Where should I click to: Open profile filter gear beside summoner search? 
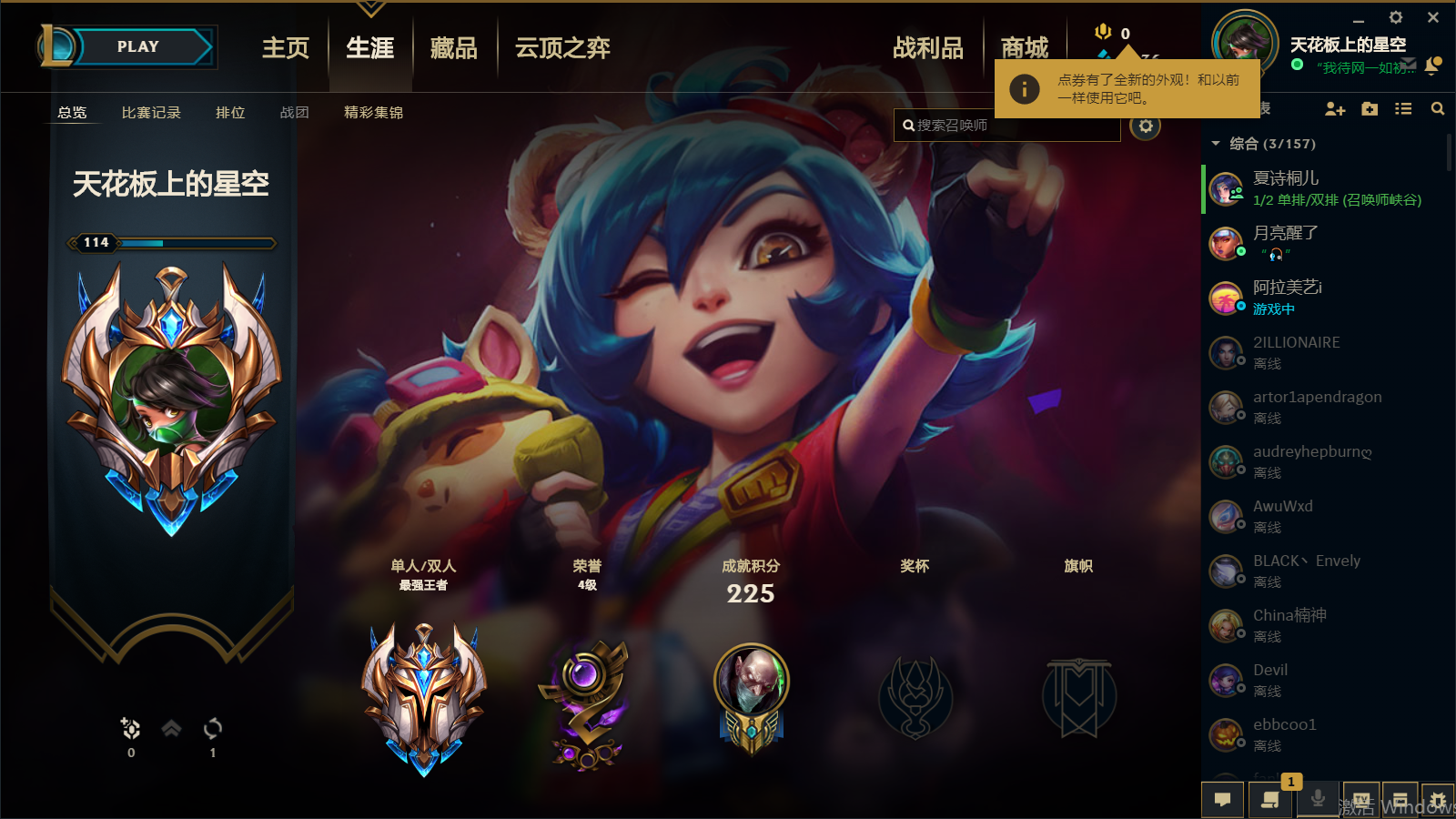pos(1145,126)
